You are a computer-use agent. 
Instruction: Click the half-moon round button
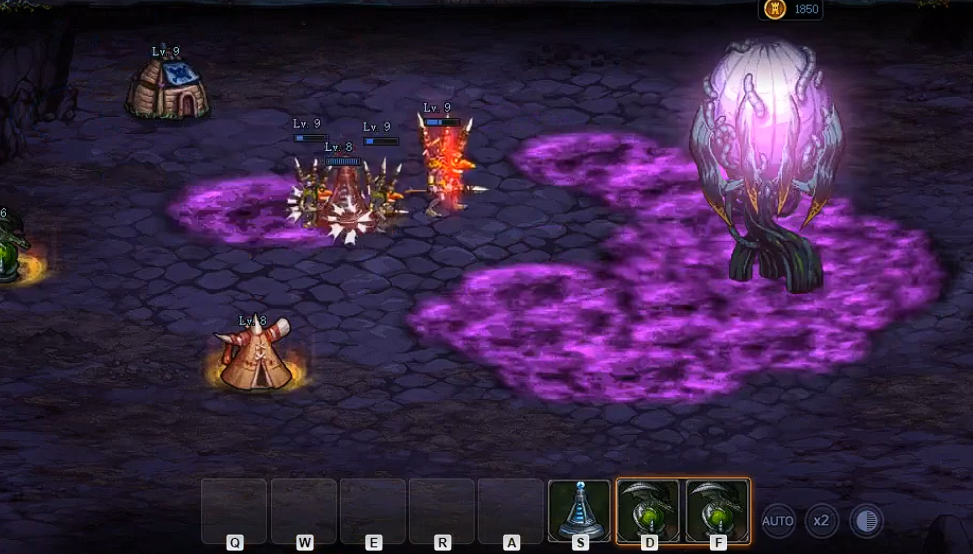(x=866, y=521)
